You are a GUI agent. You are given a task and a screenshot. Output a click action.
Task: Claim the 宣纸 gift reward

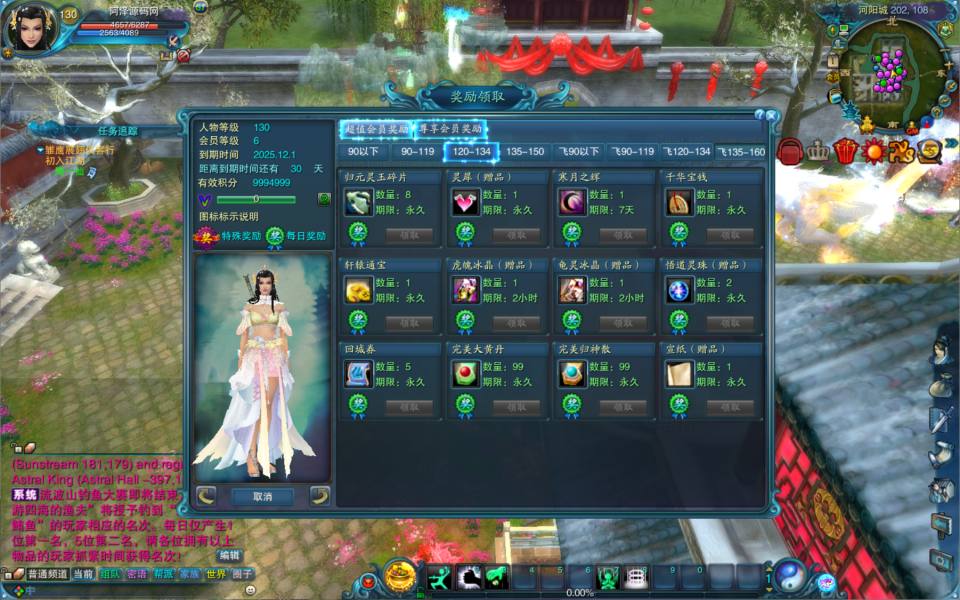[x=730, y=407]
